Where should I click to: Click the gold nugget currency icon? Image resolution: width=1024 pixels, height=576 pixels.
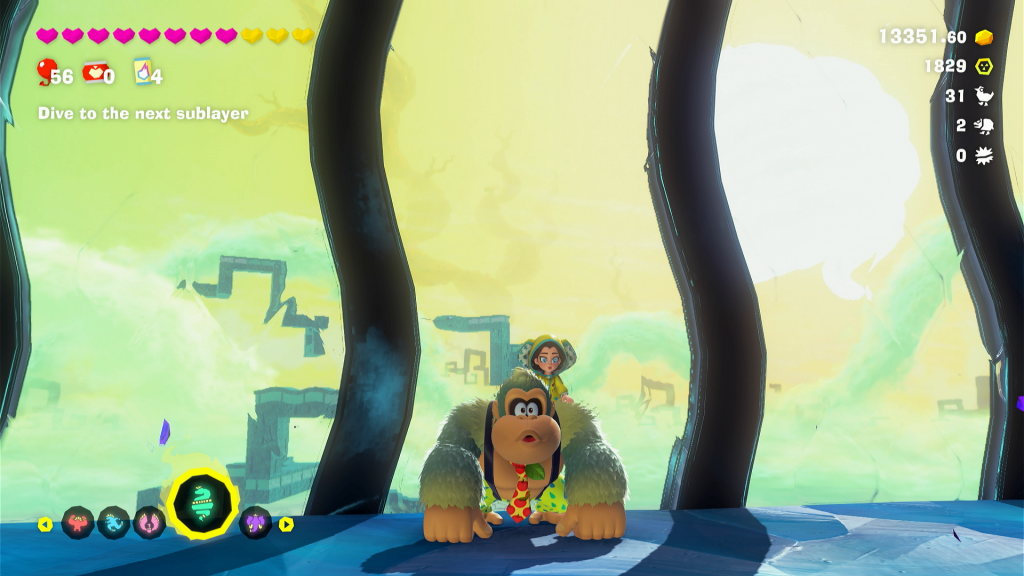click(985, 37)
